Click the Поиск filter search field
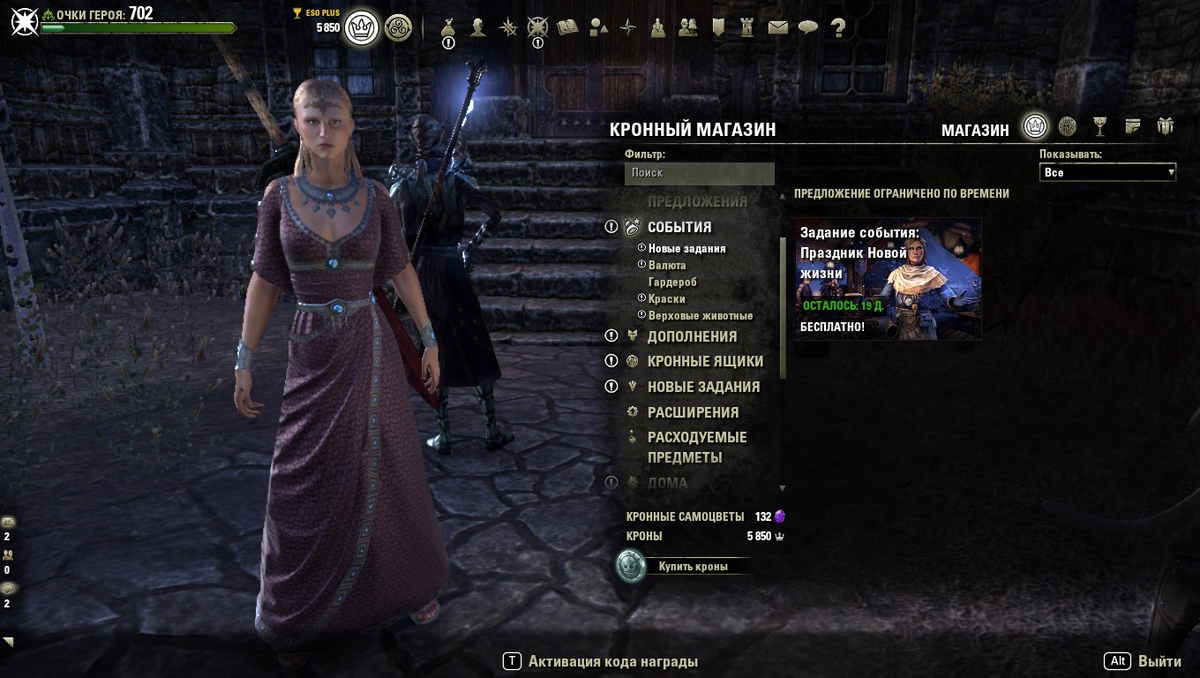Screen dimensions: 1200x678 699,173
